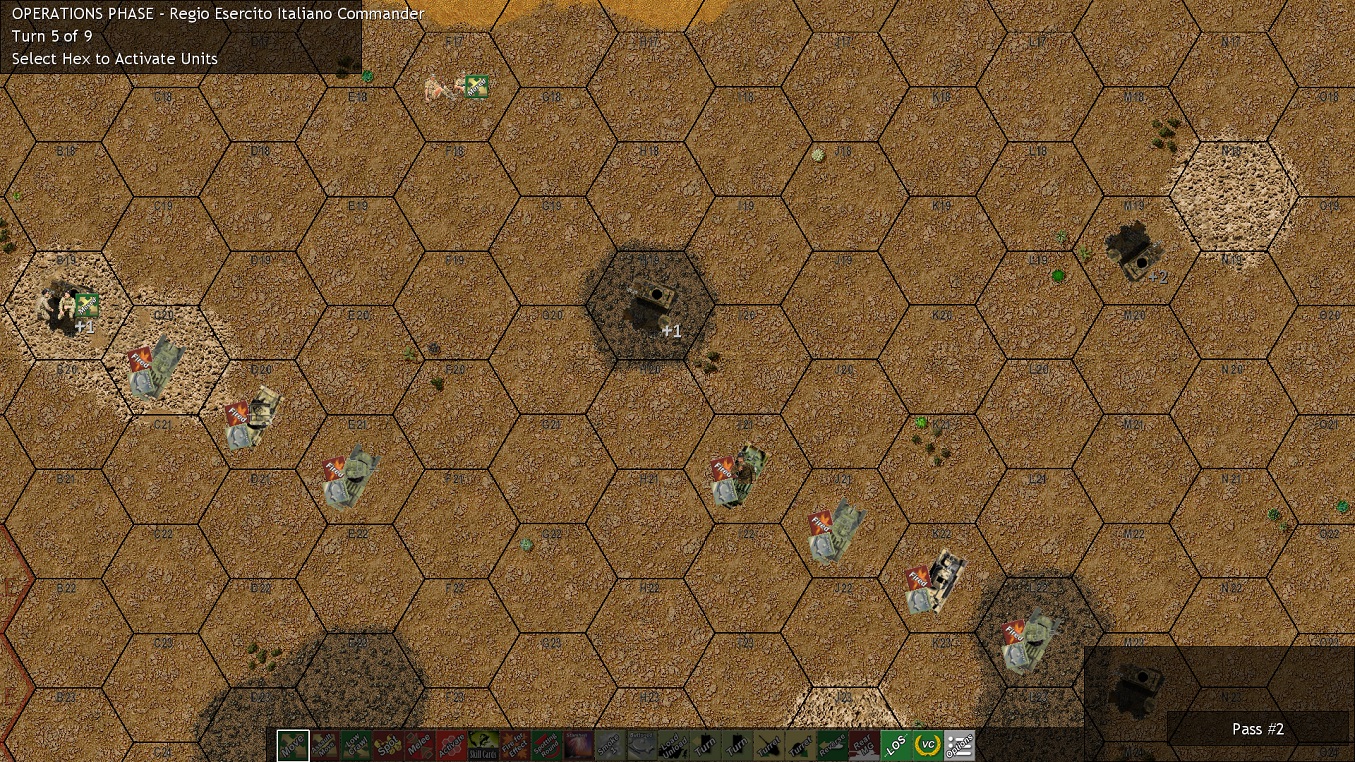Toggle Smoke 1 deployment
1355x762 pixels.
[x=613, y=745]
